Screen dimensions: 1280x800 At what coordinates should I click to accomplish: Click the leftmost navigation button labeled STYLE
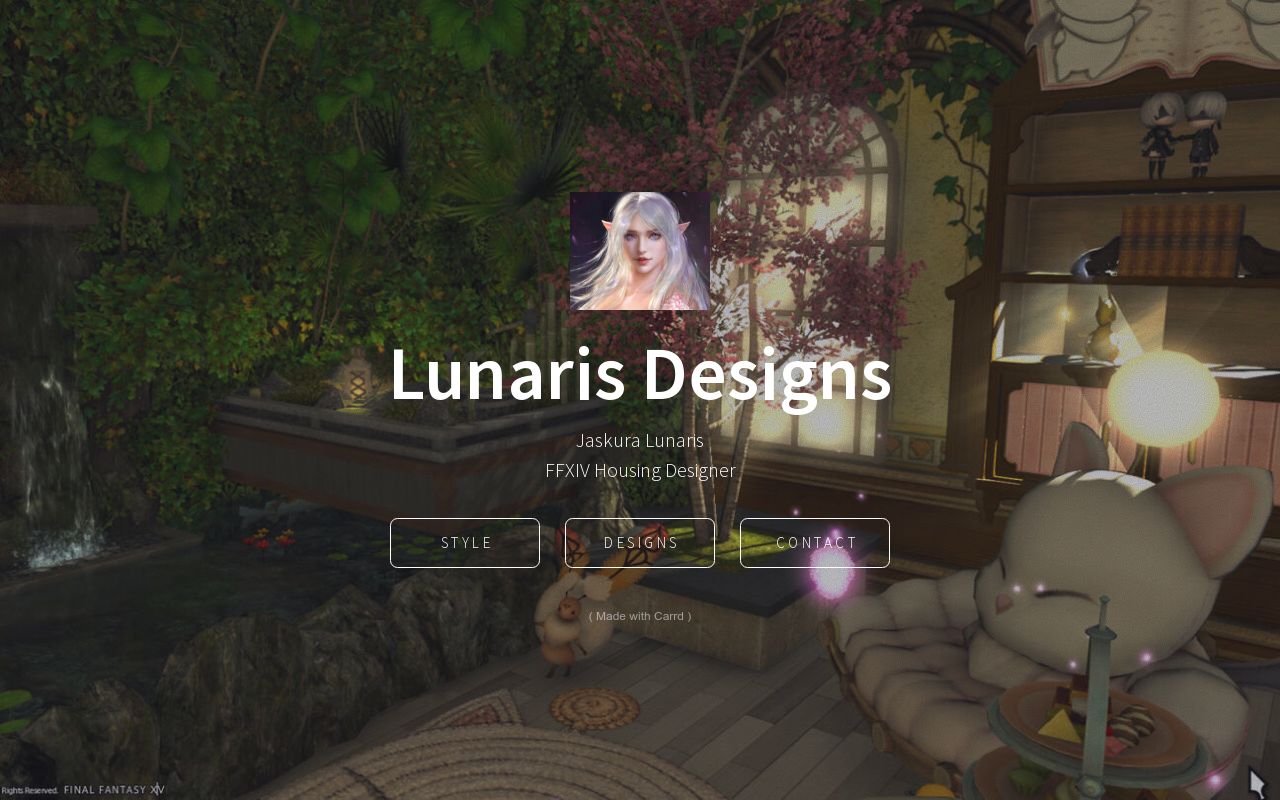point(464,543)
